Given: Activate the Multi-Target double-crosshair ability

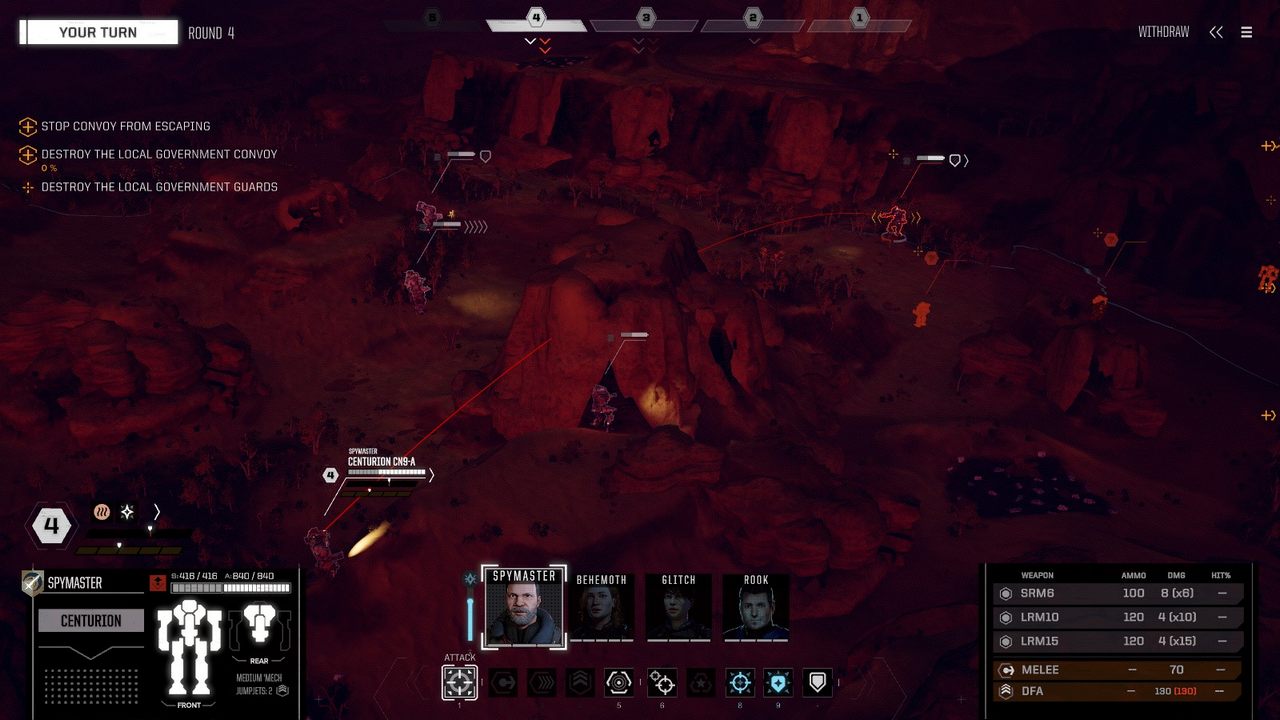Looking at the screenshot, I should 662,683.
